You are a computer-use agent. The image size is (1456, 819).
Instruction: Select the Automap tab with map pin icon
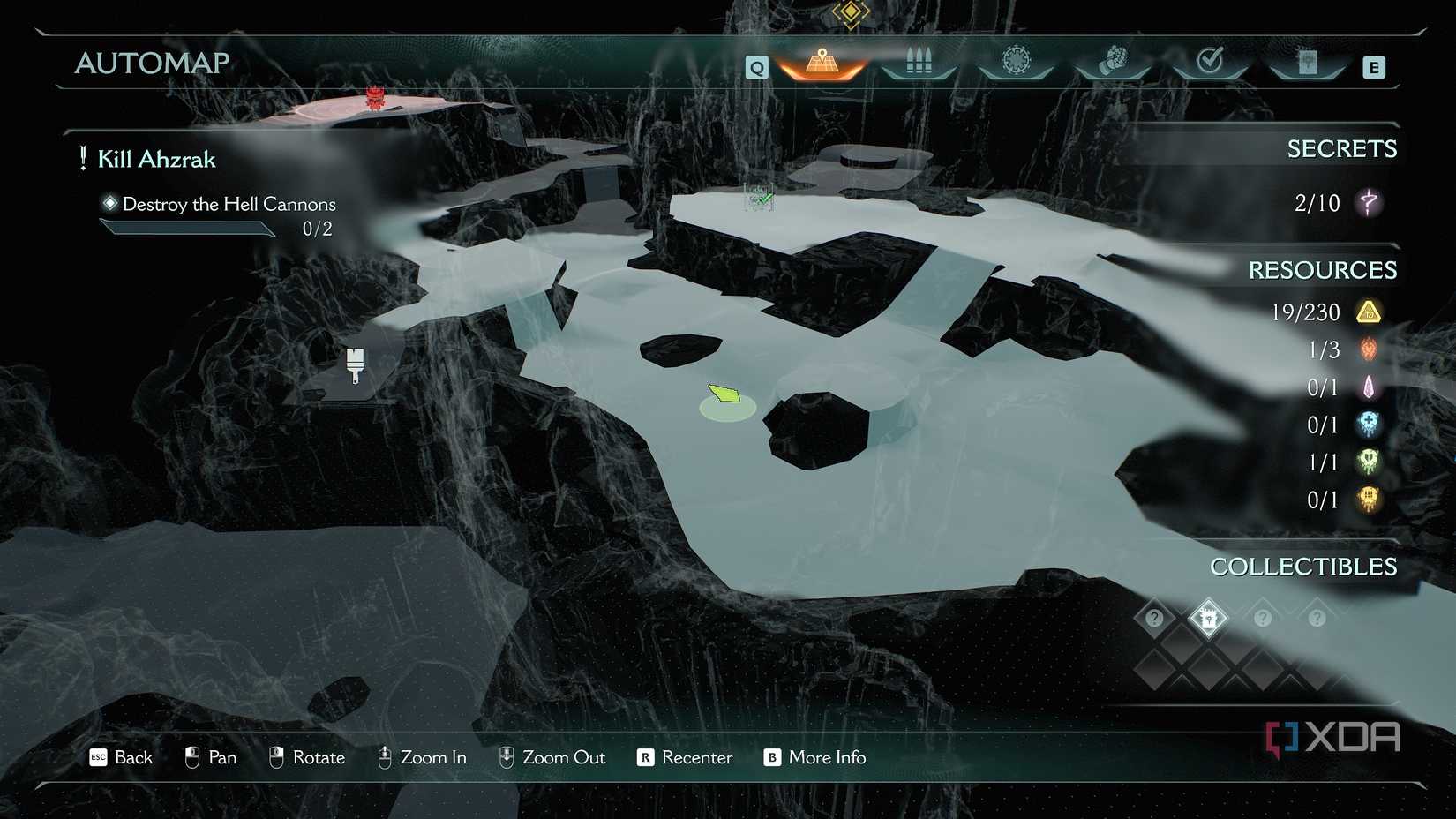(822, 64)
